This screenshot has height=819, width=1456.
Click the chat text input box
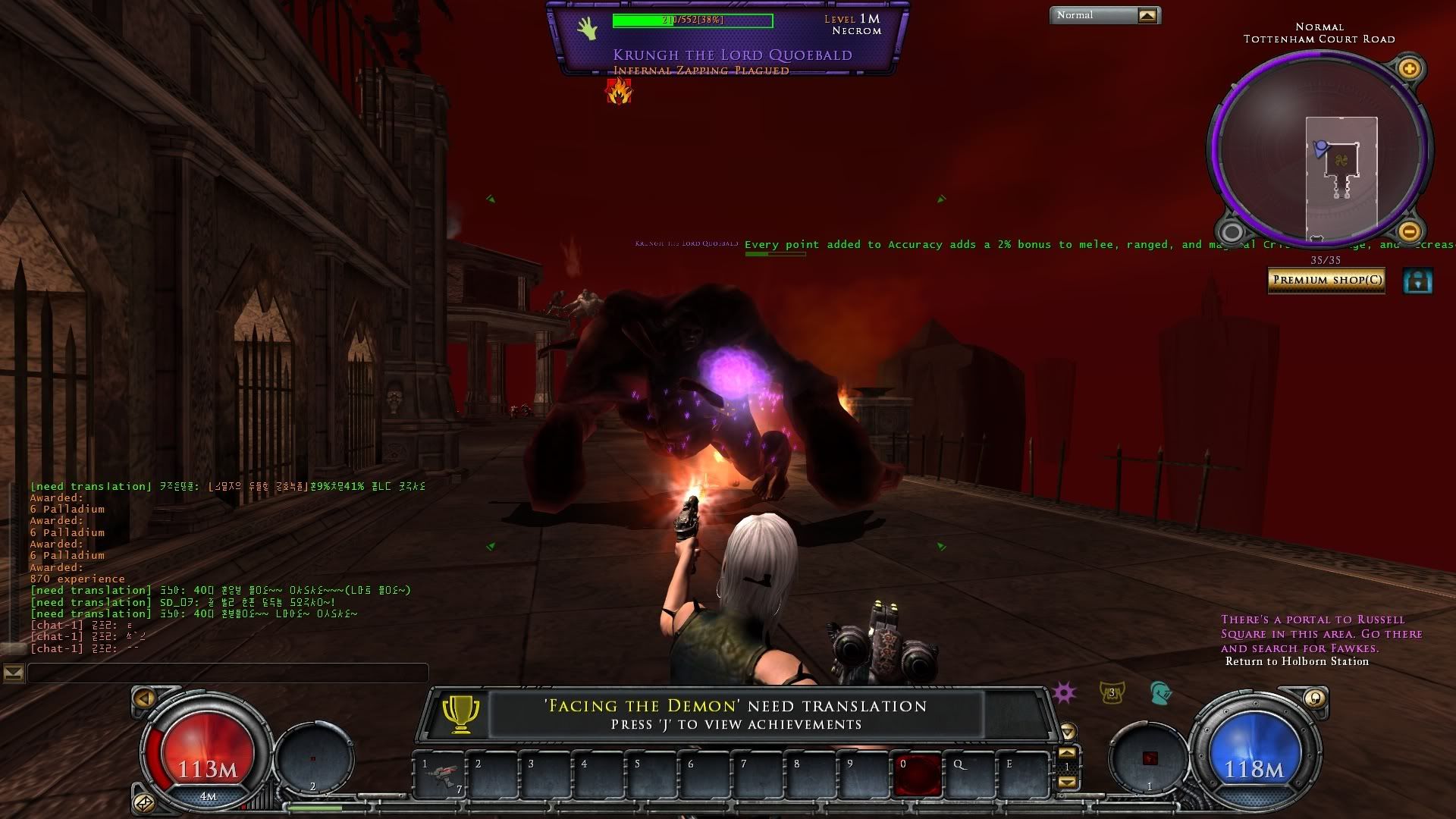coord(227,673)
